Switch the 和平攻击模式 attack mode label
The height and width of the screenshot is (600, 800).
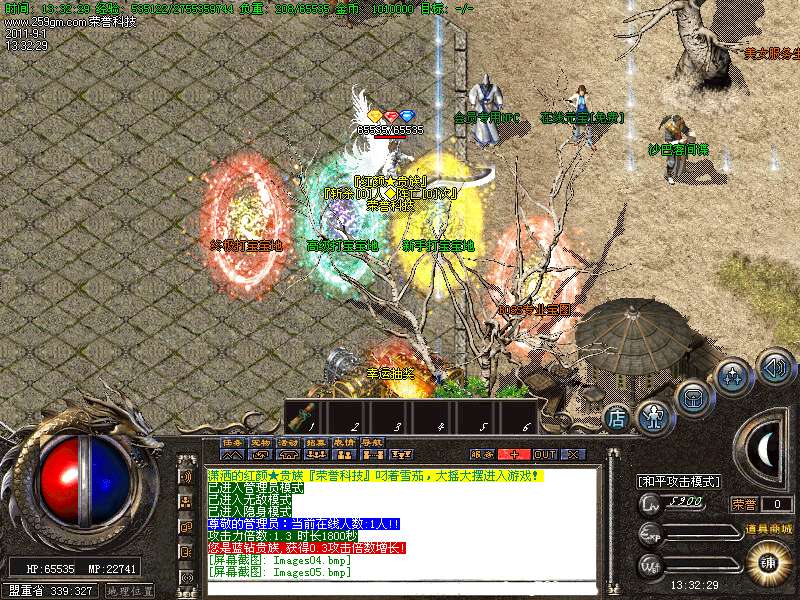pyautogui.click(x=679, y=481)
